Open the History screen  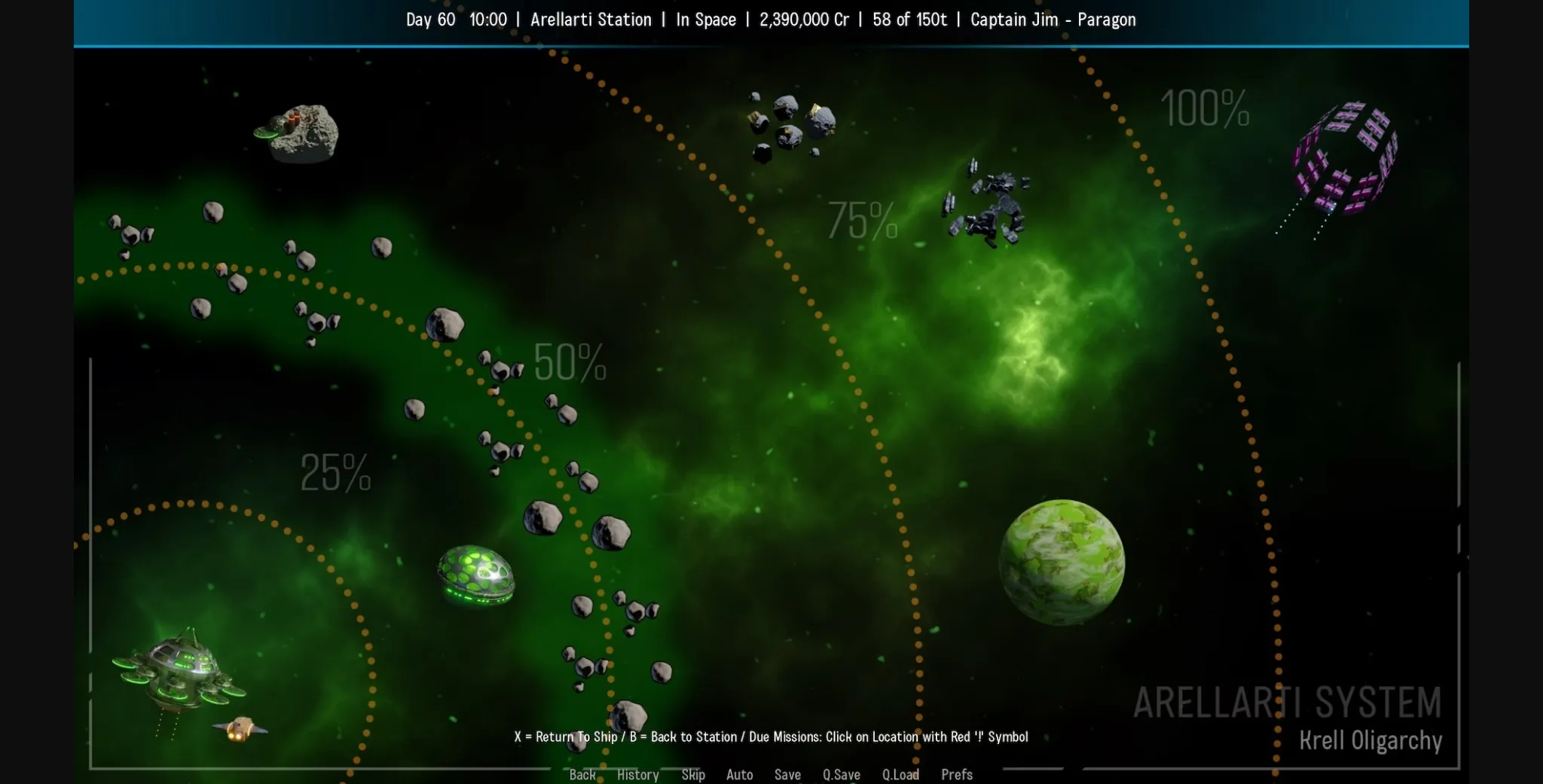637,774
